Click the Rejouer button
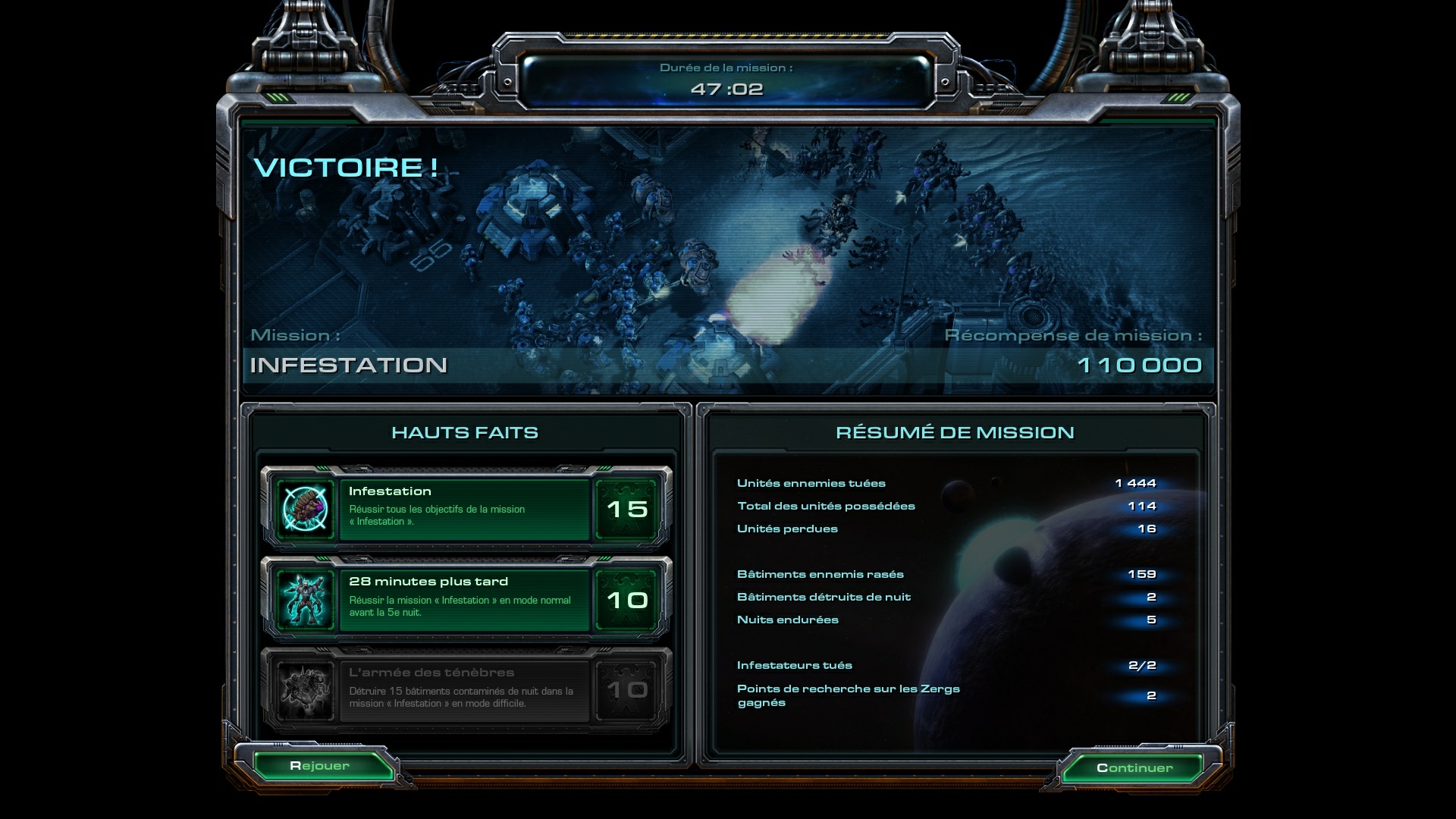This screenshot has height=819, width=1456. click(319, 766)
